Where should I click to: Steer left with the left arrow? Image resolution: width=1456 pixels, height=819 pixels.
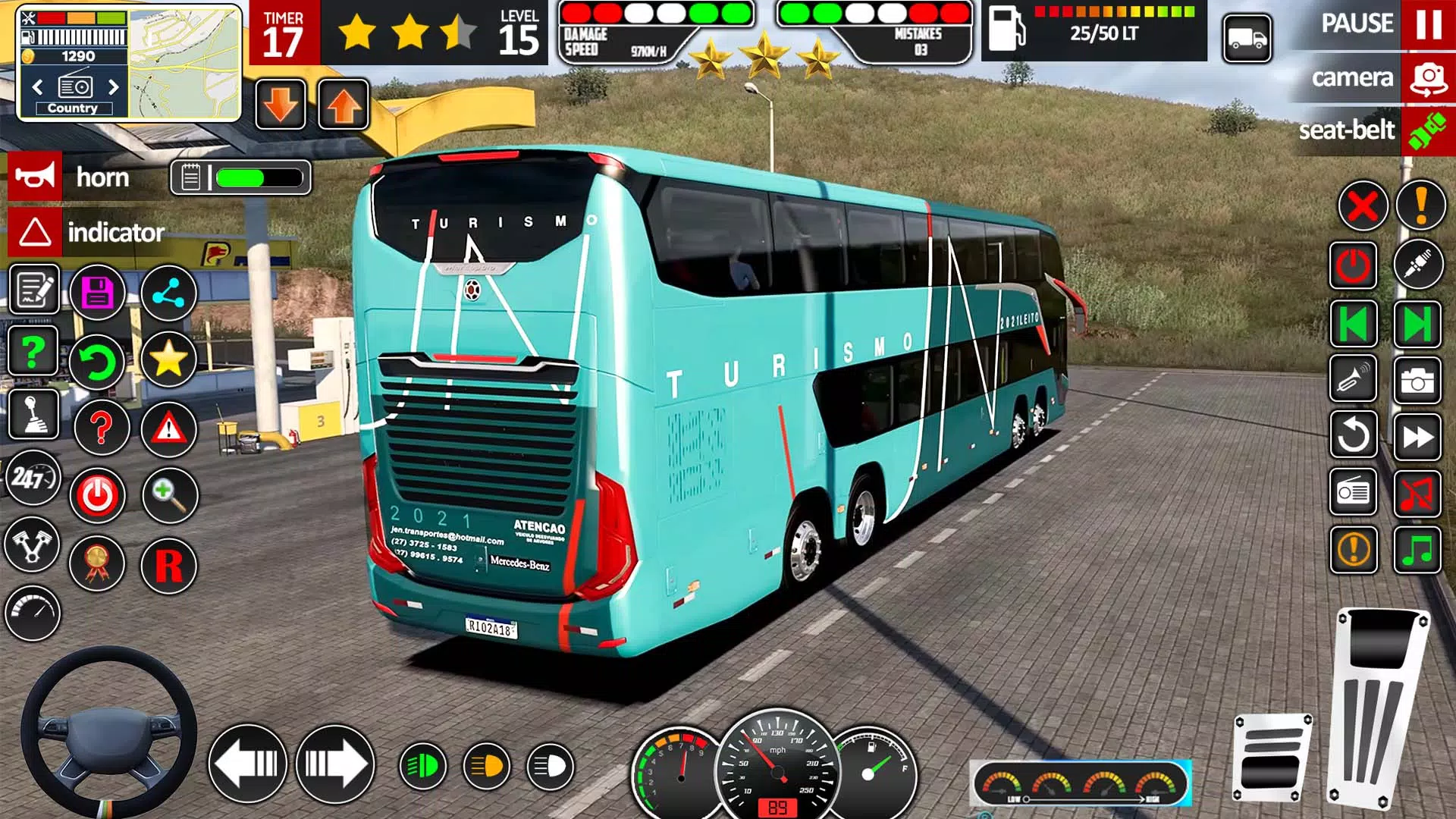pyautogui.click(x=247, y=764)
